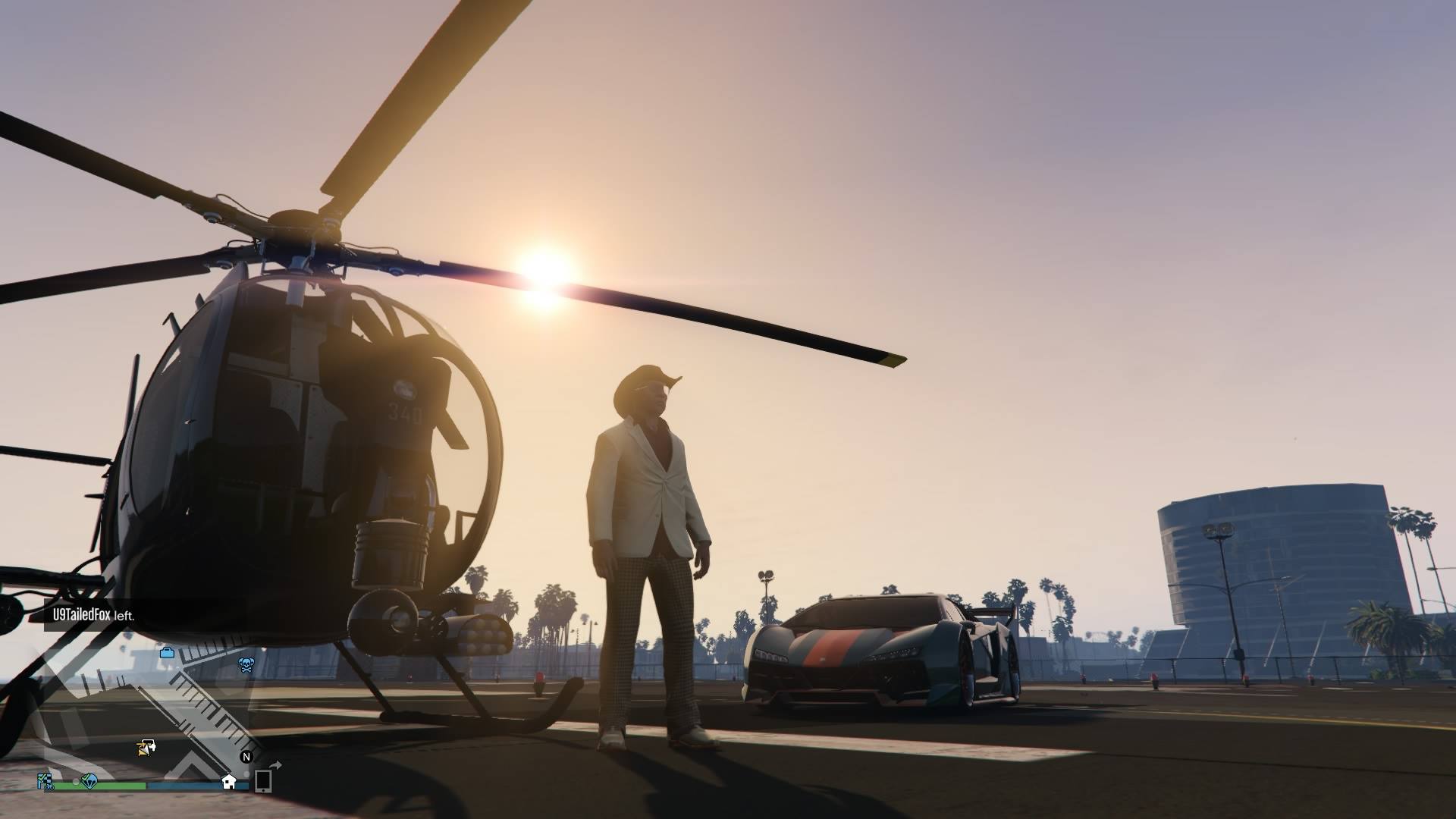Click the parachute jump blip
Image resolution: width=1456 pixels, height=819 pixels.
pyautogui.click(x=89, y=780)
